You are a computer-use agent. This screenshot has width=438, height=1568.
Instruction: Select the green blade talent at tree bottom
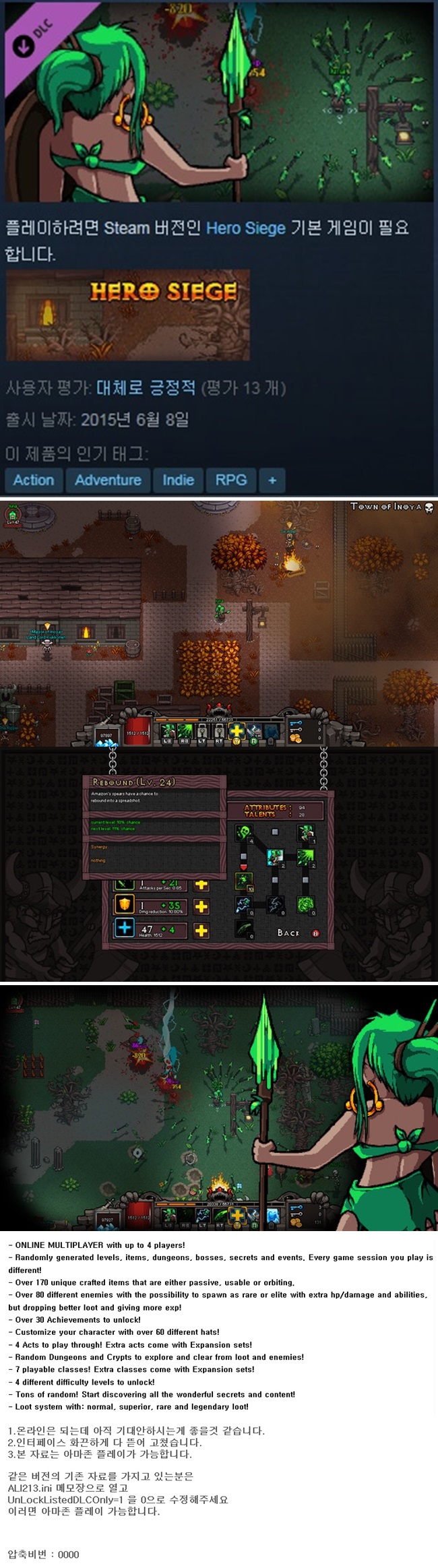click(x=243, y=929)
